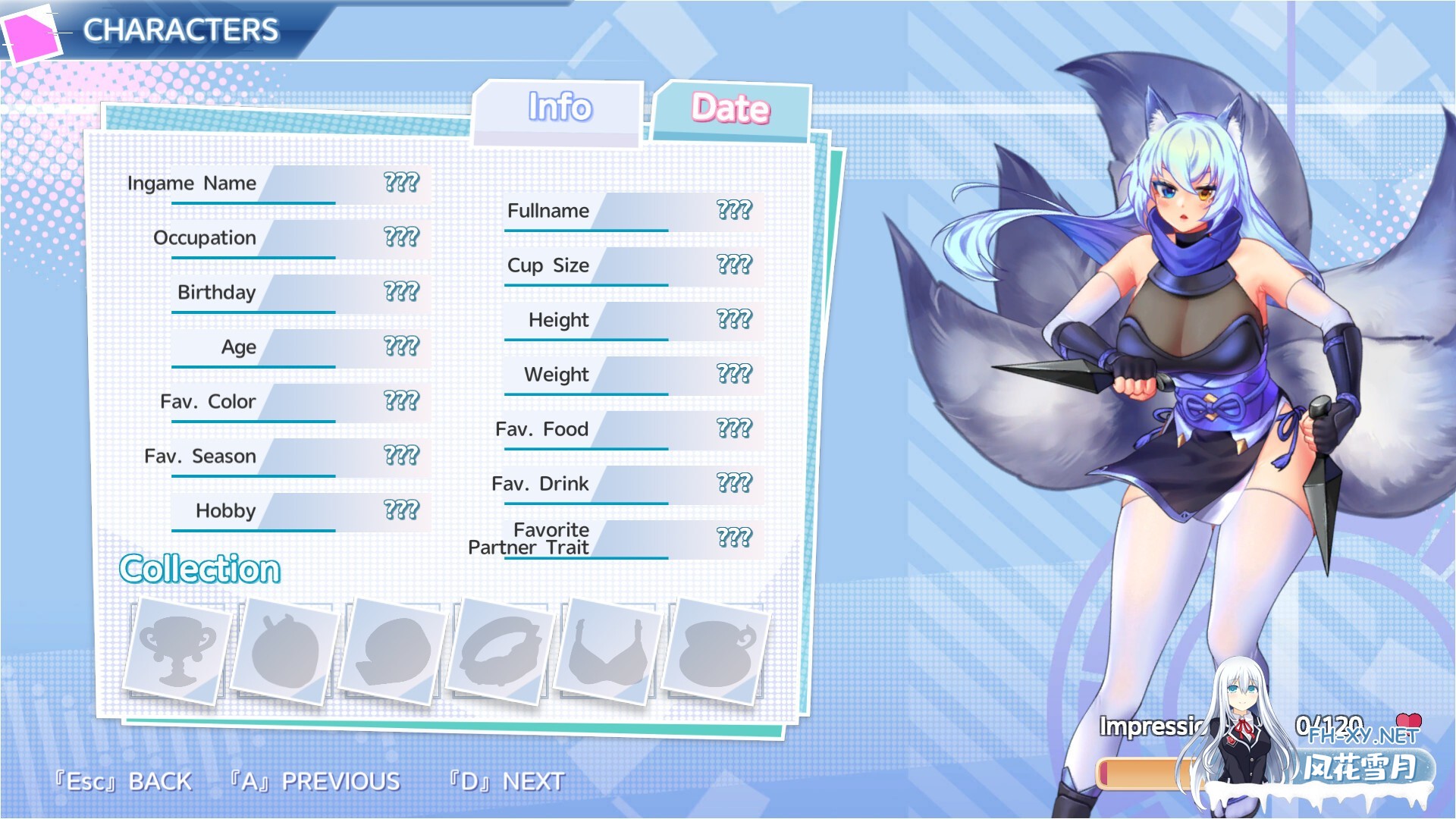Select the apple collection slot

point(285,651)
